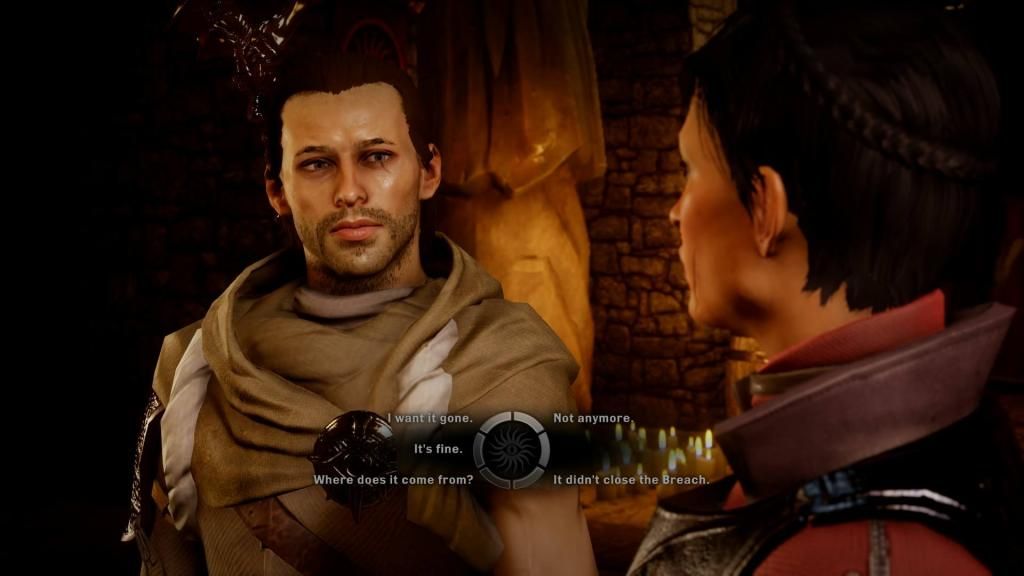Reply "It didn't close the Breach."
Image resolution: width=1024 pixels, height=576 pixels.
pos(631,480)
